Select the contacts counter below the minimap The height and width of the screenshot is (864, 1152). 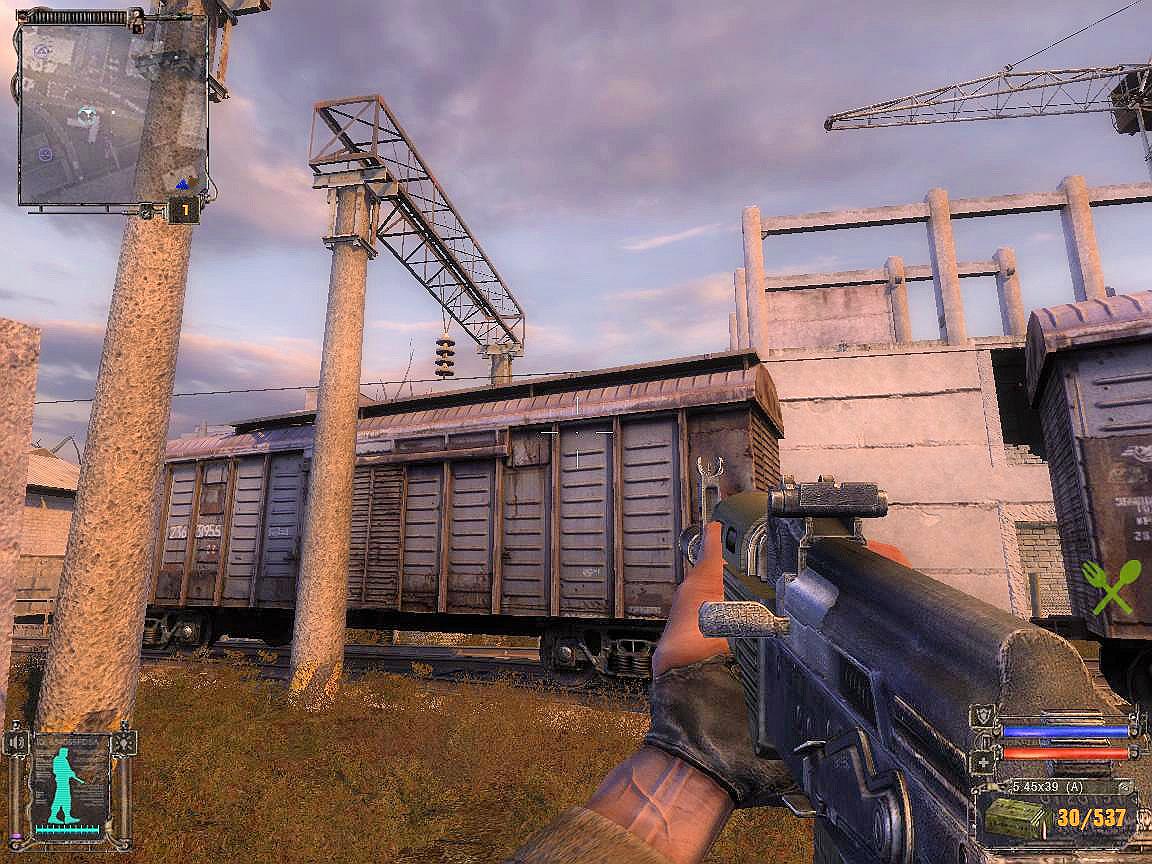(x=184, y=210)
